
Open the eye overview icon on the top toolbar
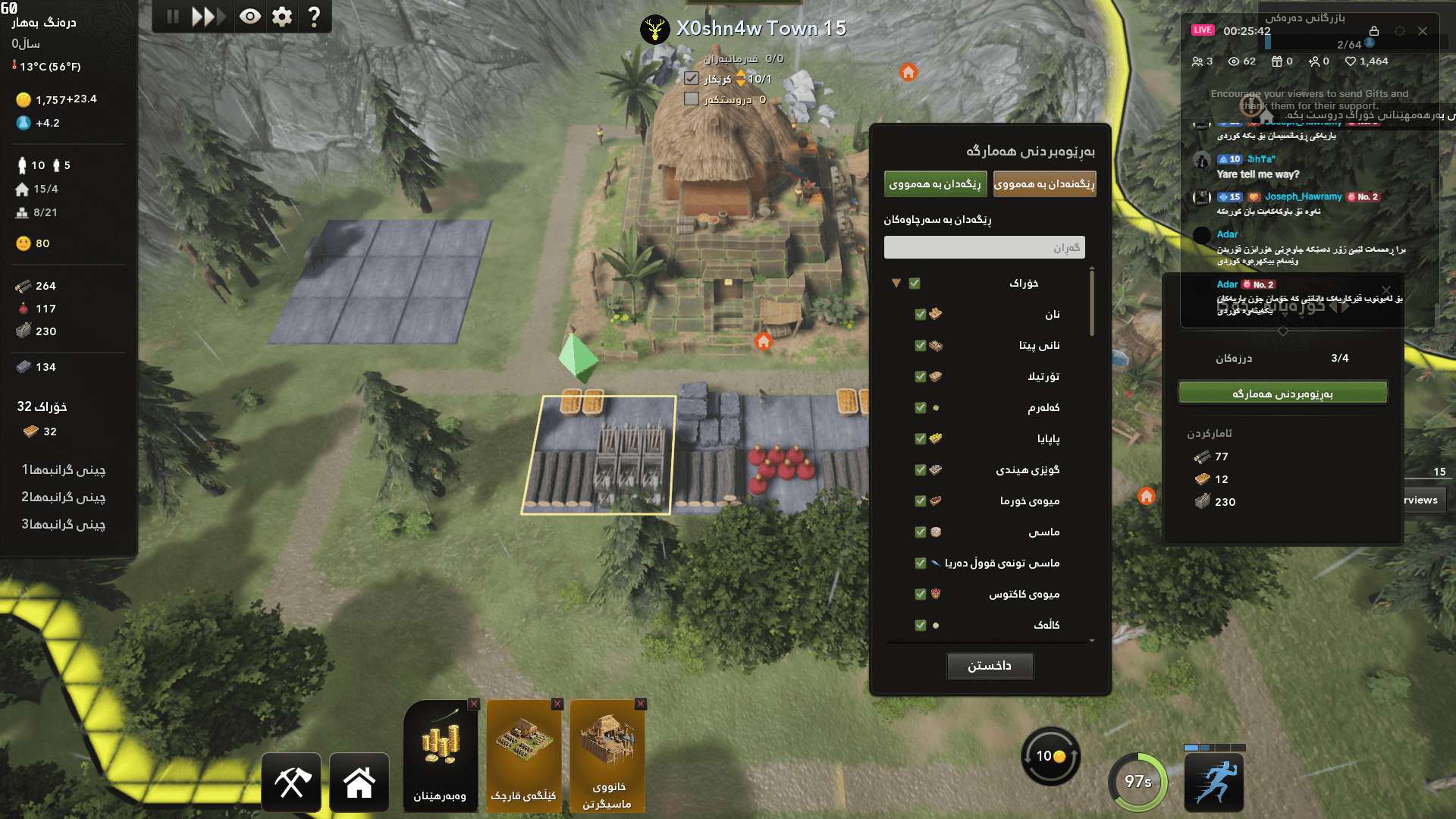tap(250, 15)
